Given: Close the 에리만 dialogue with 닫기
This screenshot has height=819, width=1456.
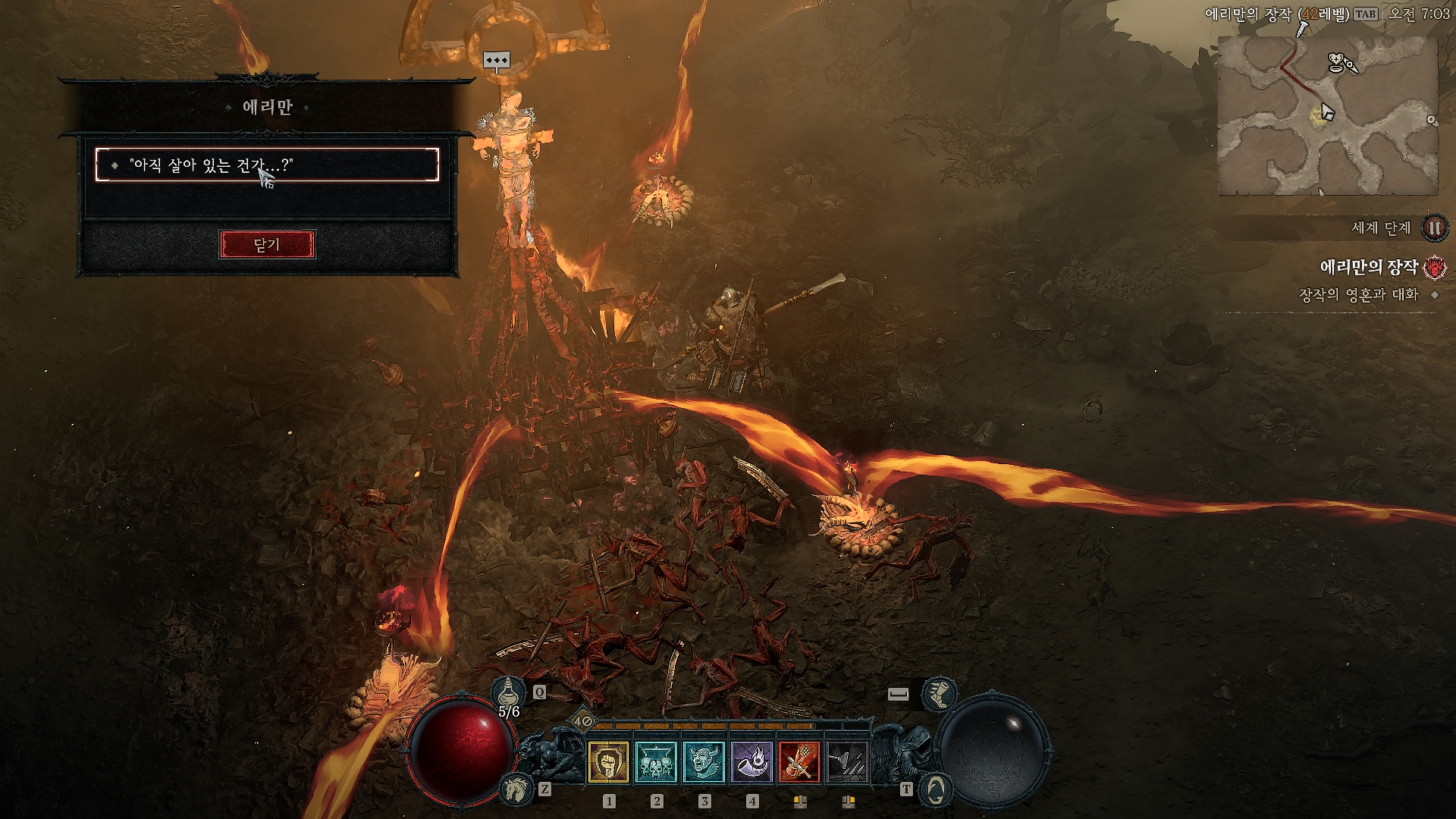Looking at the screenshot, I should pos(267,245).
